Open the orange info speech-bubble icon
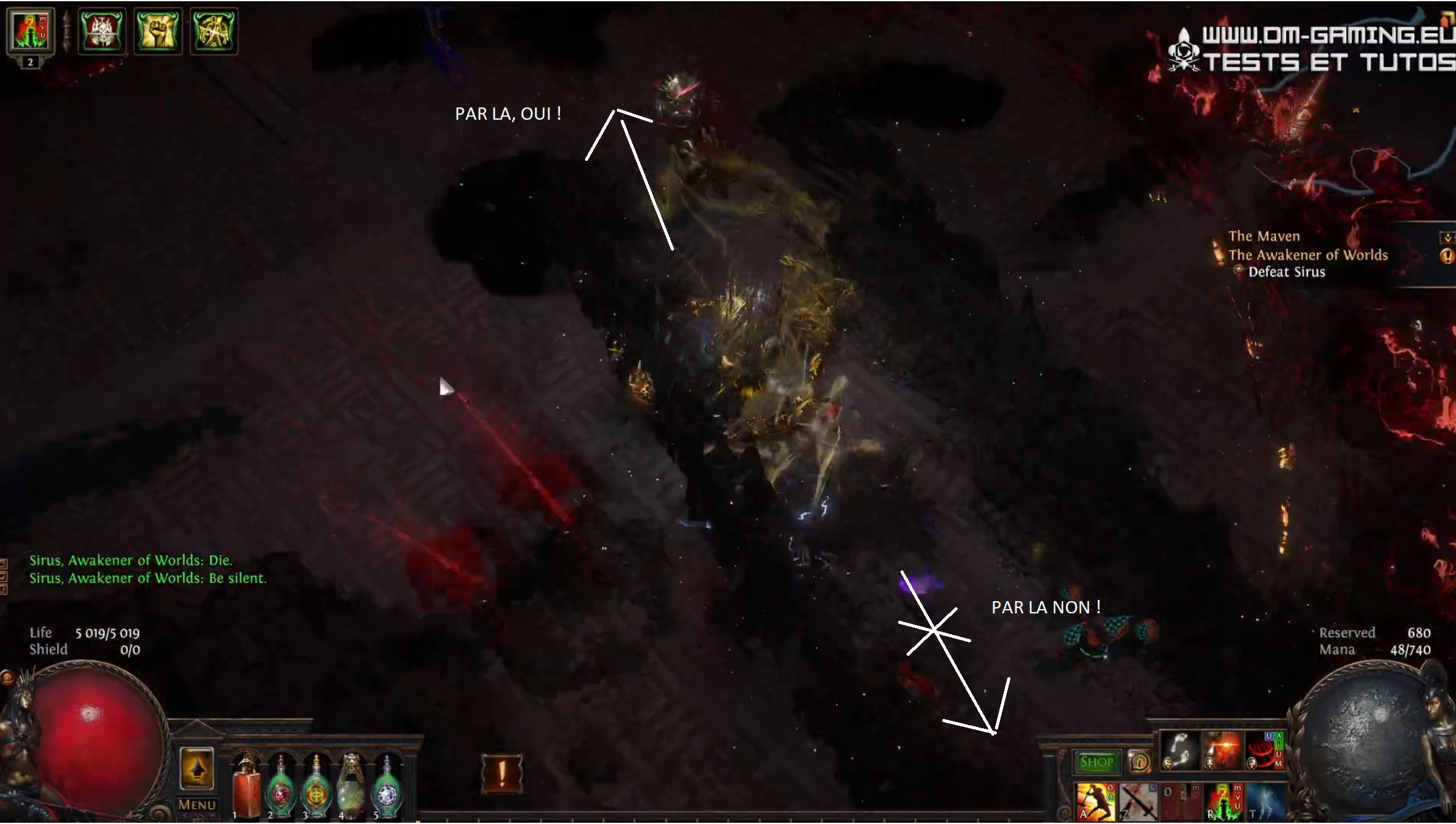This screenshot has height=824, width=1456. pos(1140,762)
